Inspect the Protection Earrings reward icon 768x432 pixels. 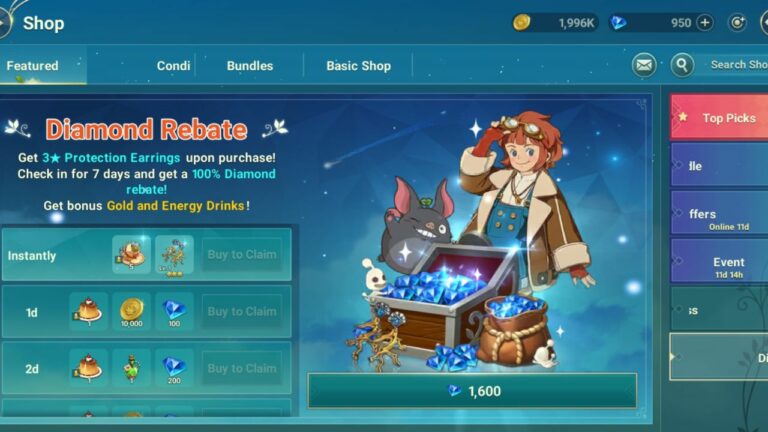tap(174, 255)
